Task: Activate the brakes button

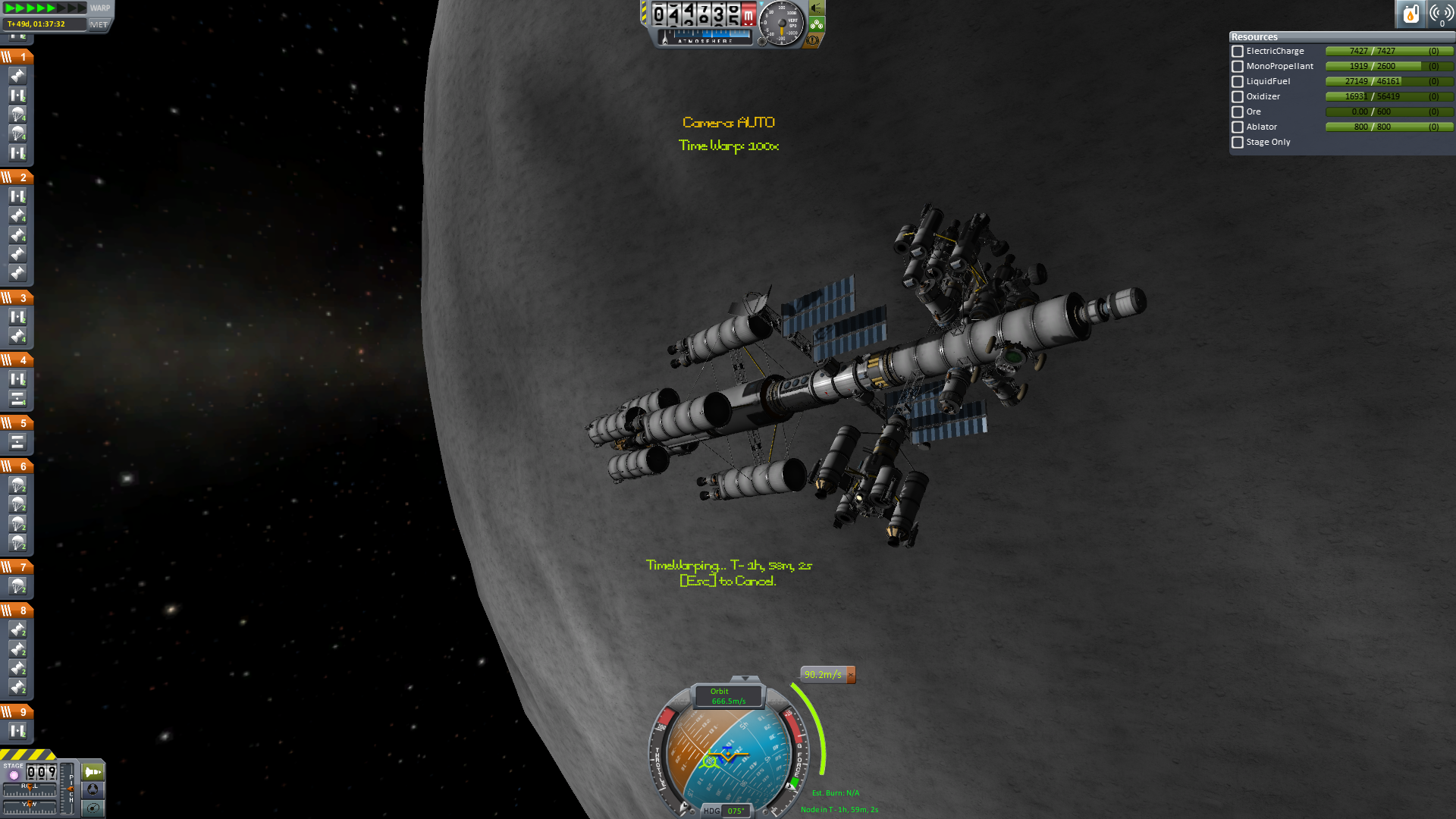Action: [813, 40]
